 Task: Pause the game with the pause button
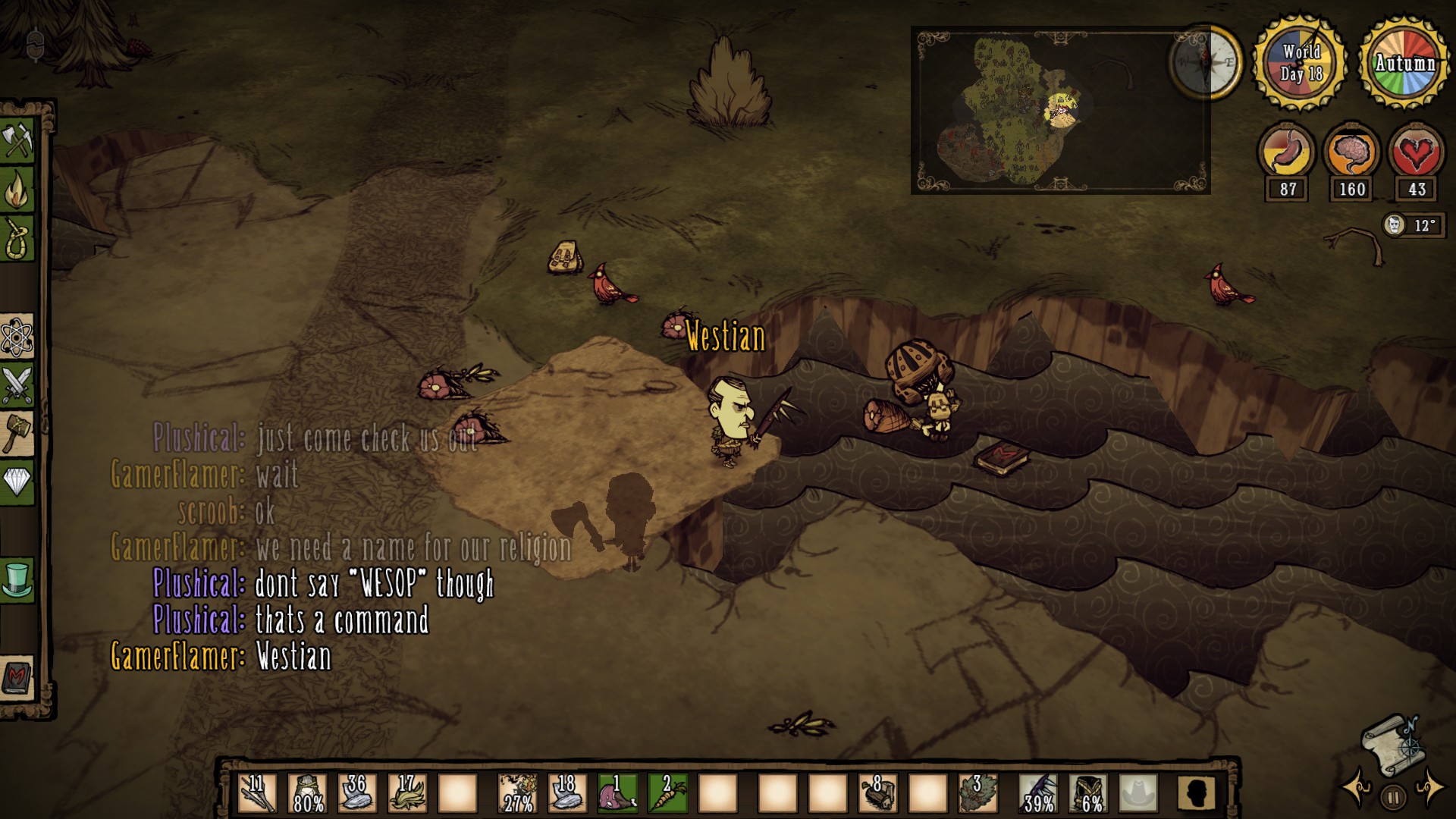click(1393, 797)
